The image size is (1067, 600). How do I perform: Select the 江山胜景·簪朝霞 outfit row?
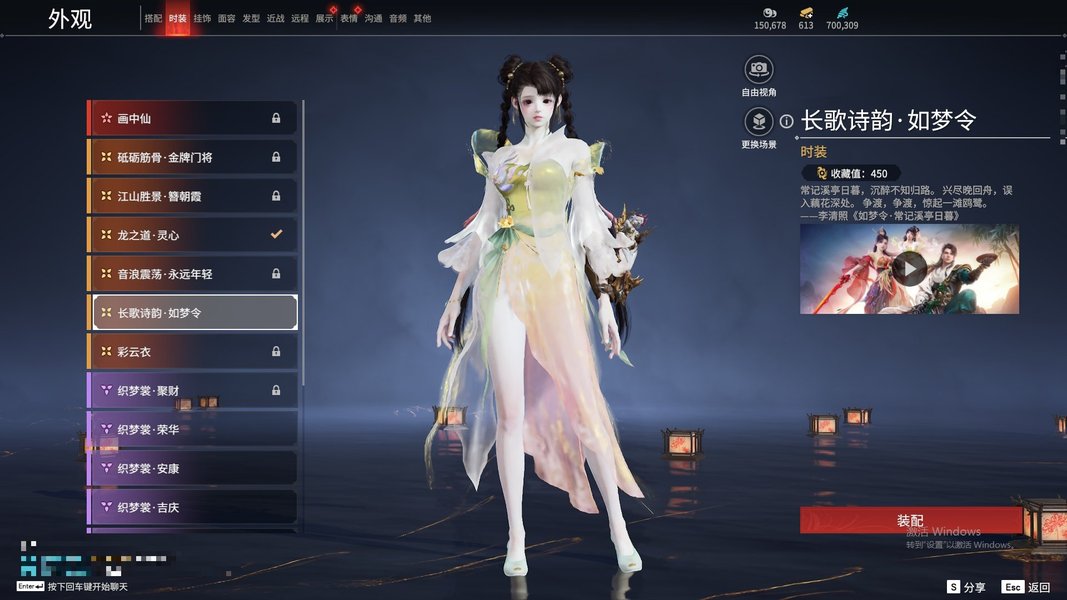[192, 196]
